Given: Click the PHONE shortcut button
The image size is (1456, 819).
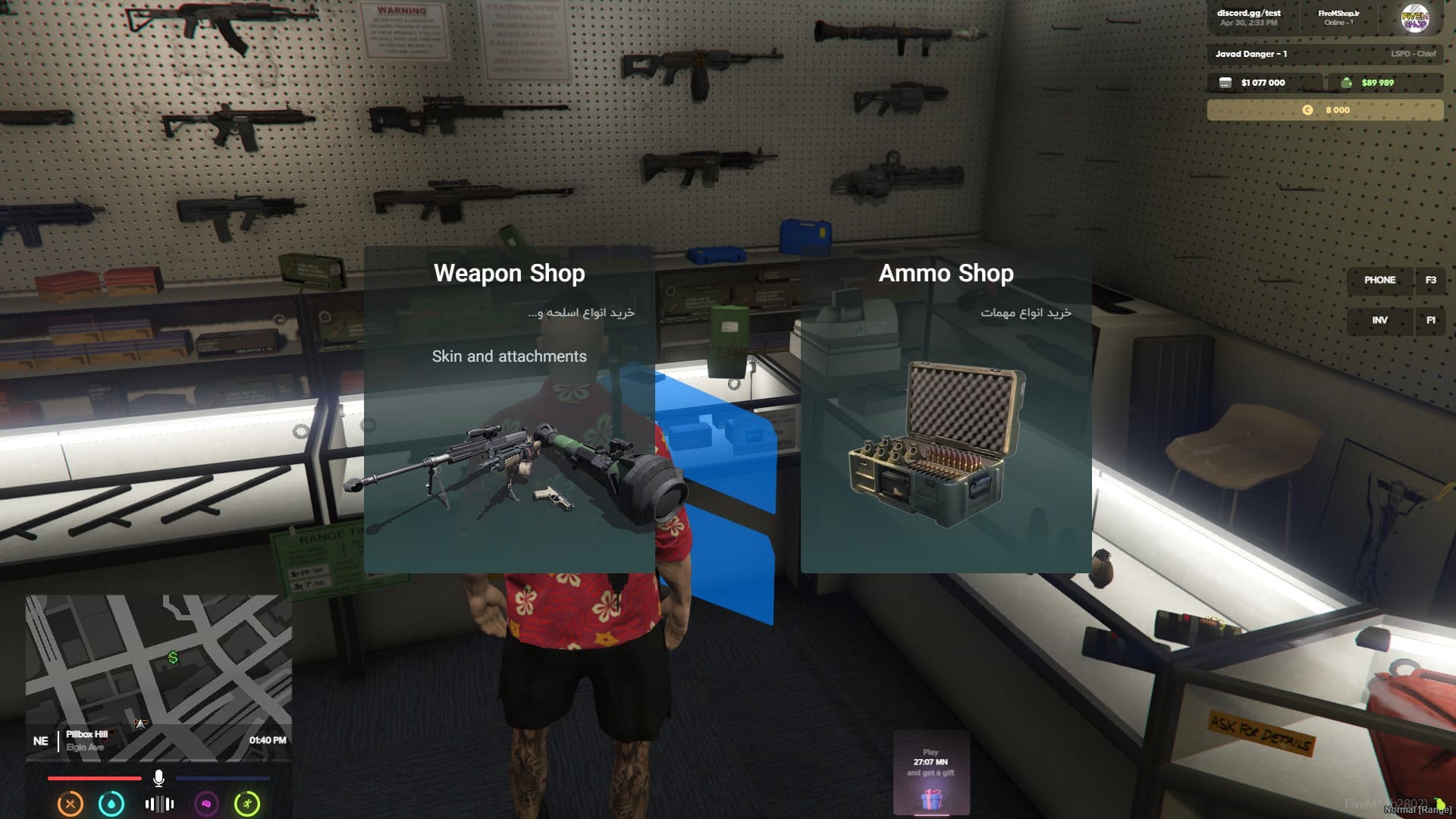Looking at the screenshot, I should pos(1379,281).
